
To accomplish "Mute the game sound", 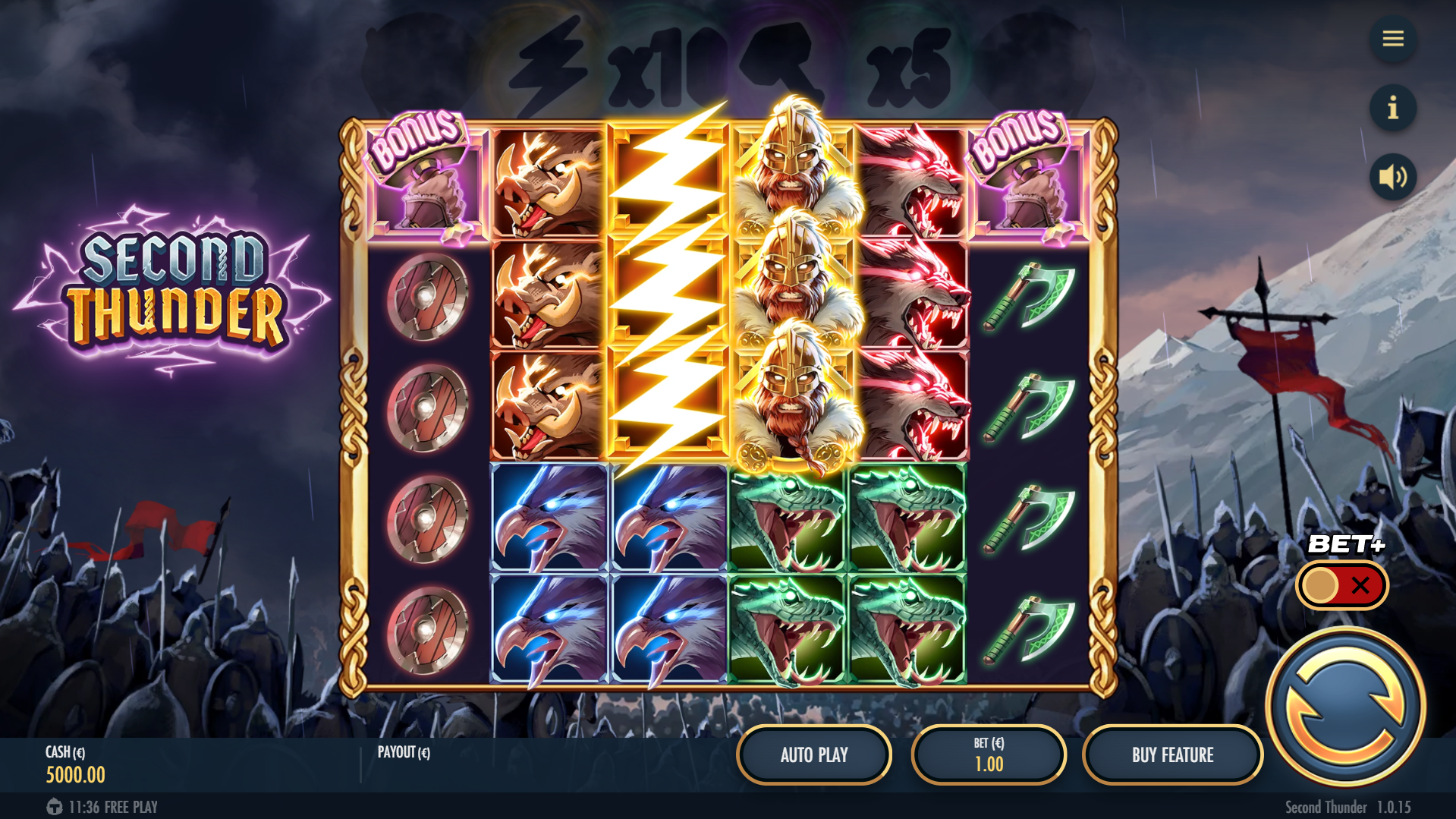I will pos(1392,176).
